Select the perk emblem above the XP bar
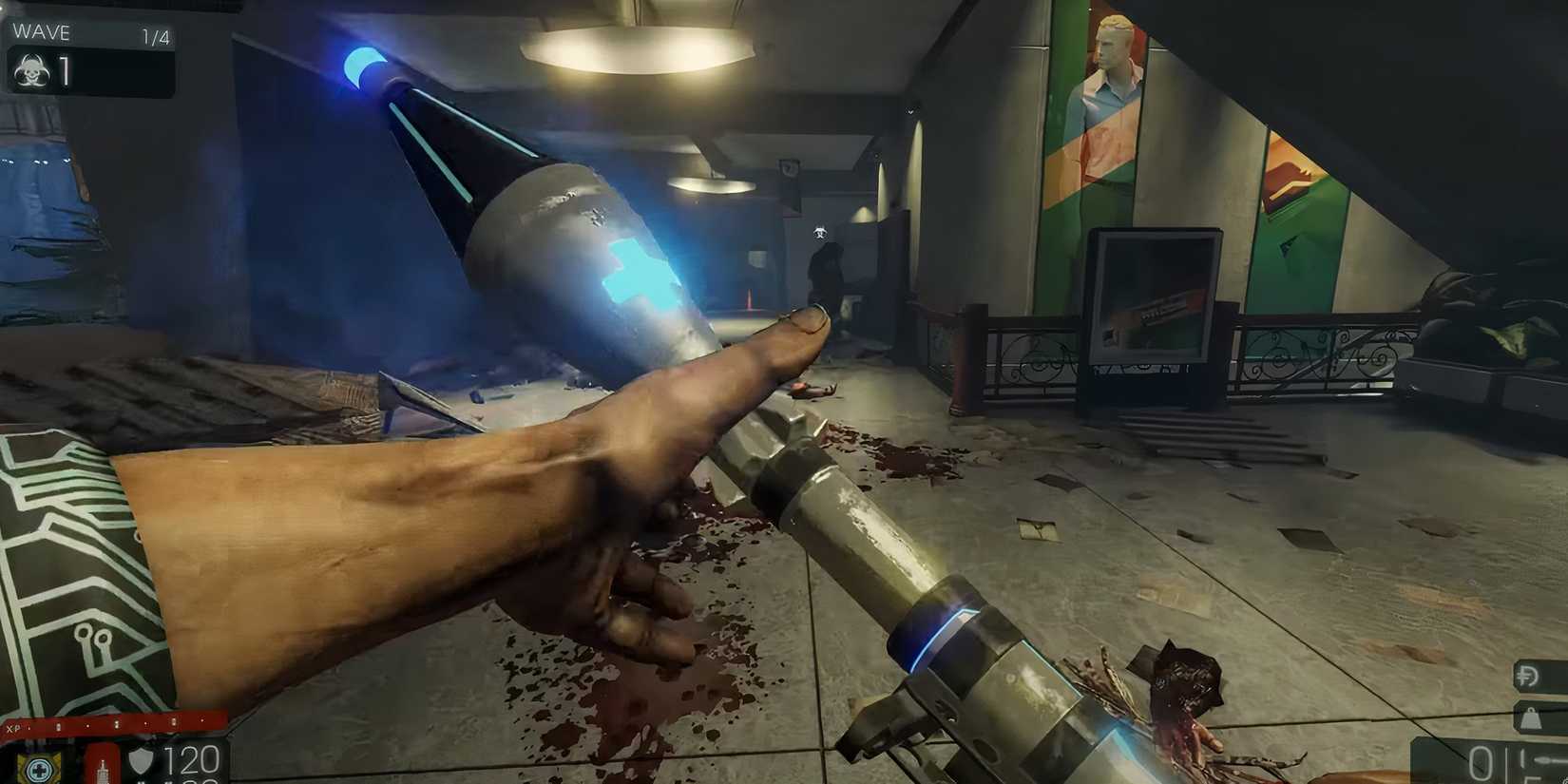 pos(38,771)
